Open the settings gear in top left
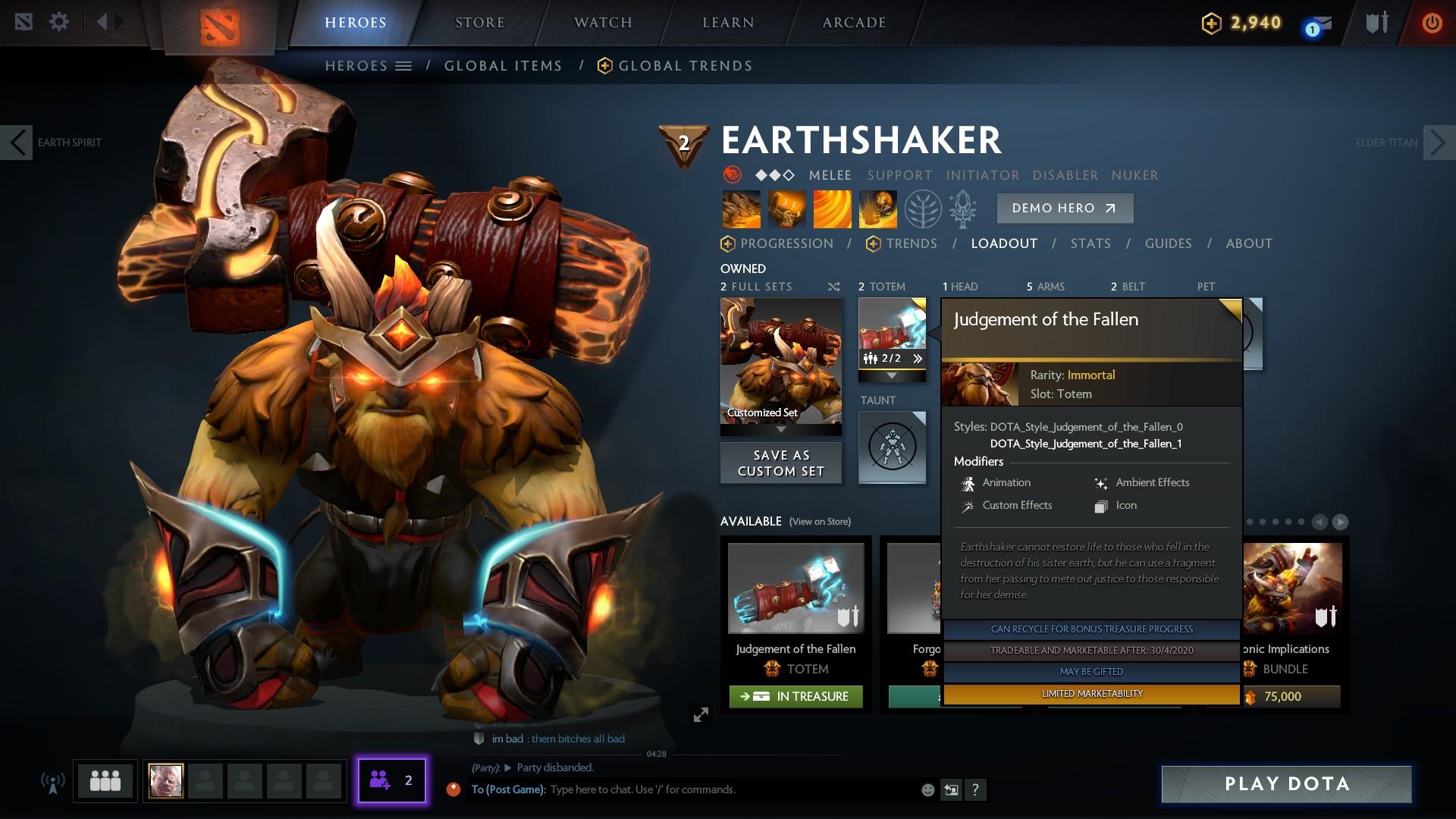This screenshot has height=819, width=1456. point(59,21)
